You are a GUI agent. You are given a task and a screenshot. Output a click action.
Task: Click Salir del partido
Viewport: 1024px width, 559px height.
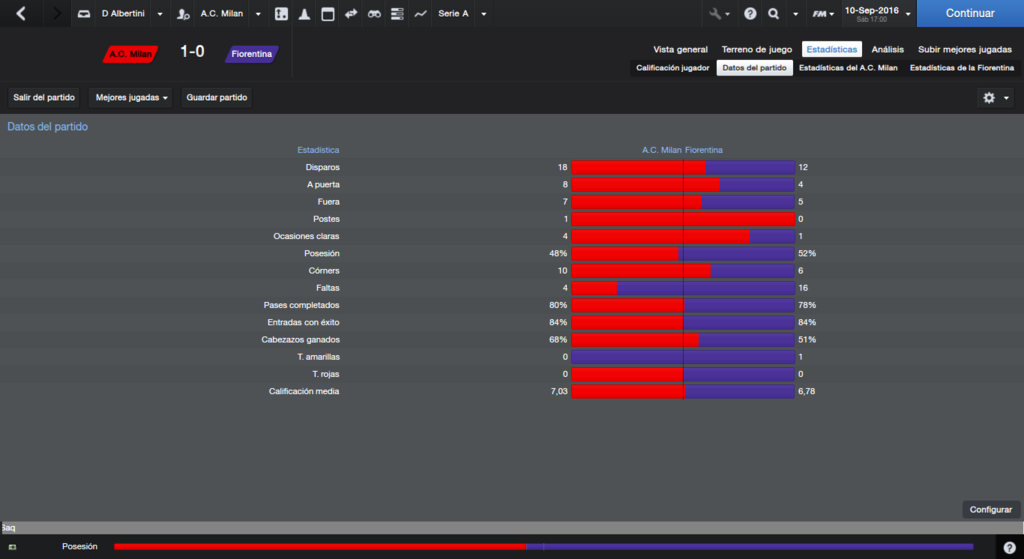pyautogui.click(x=44, y=98)
